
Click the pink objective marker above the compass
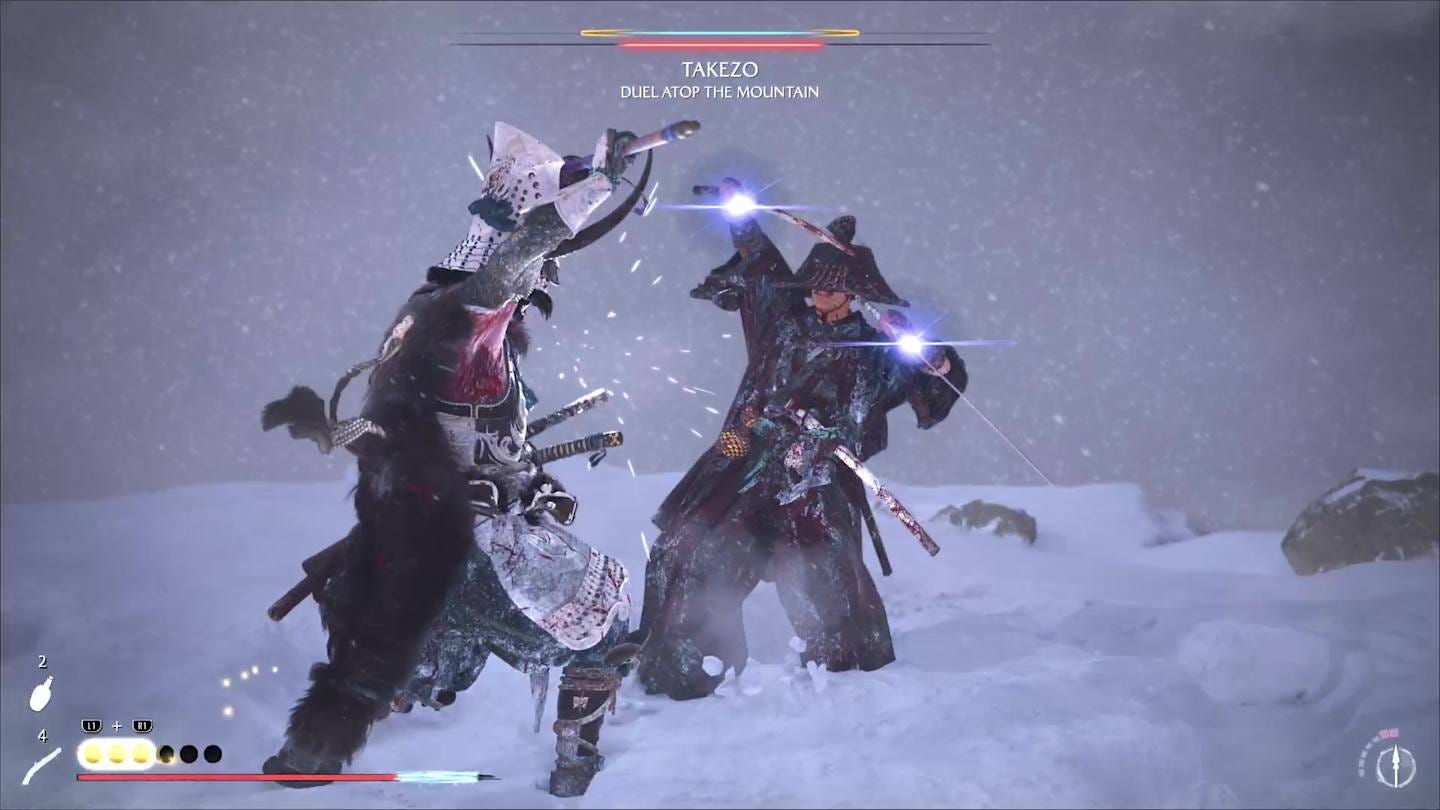coord(1389,732)
